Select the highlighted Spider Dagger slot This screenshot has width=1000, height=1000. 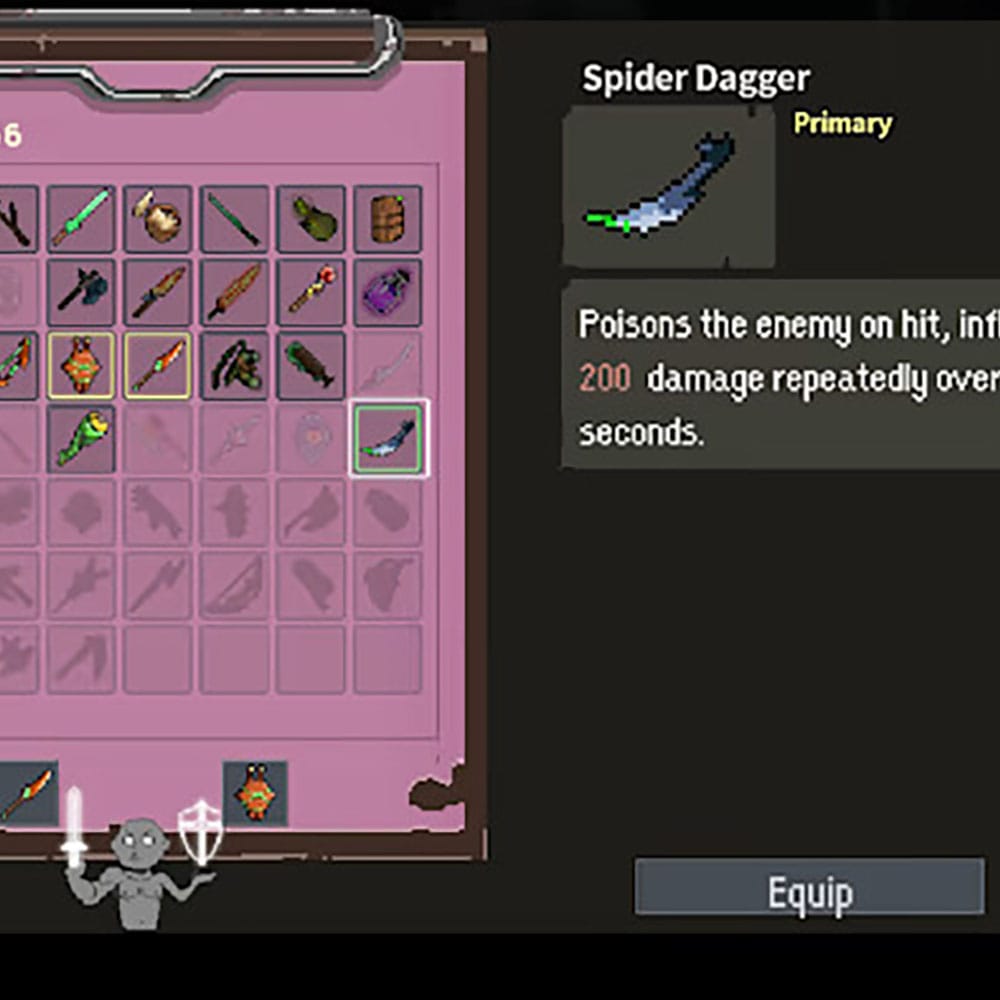388,438
